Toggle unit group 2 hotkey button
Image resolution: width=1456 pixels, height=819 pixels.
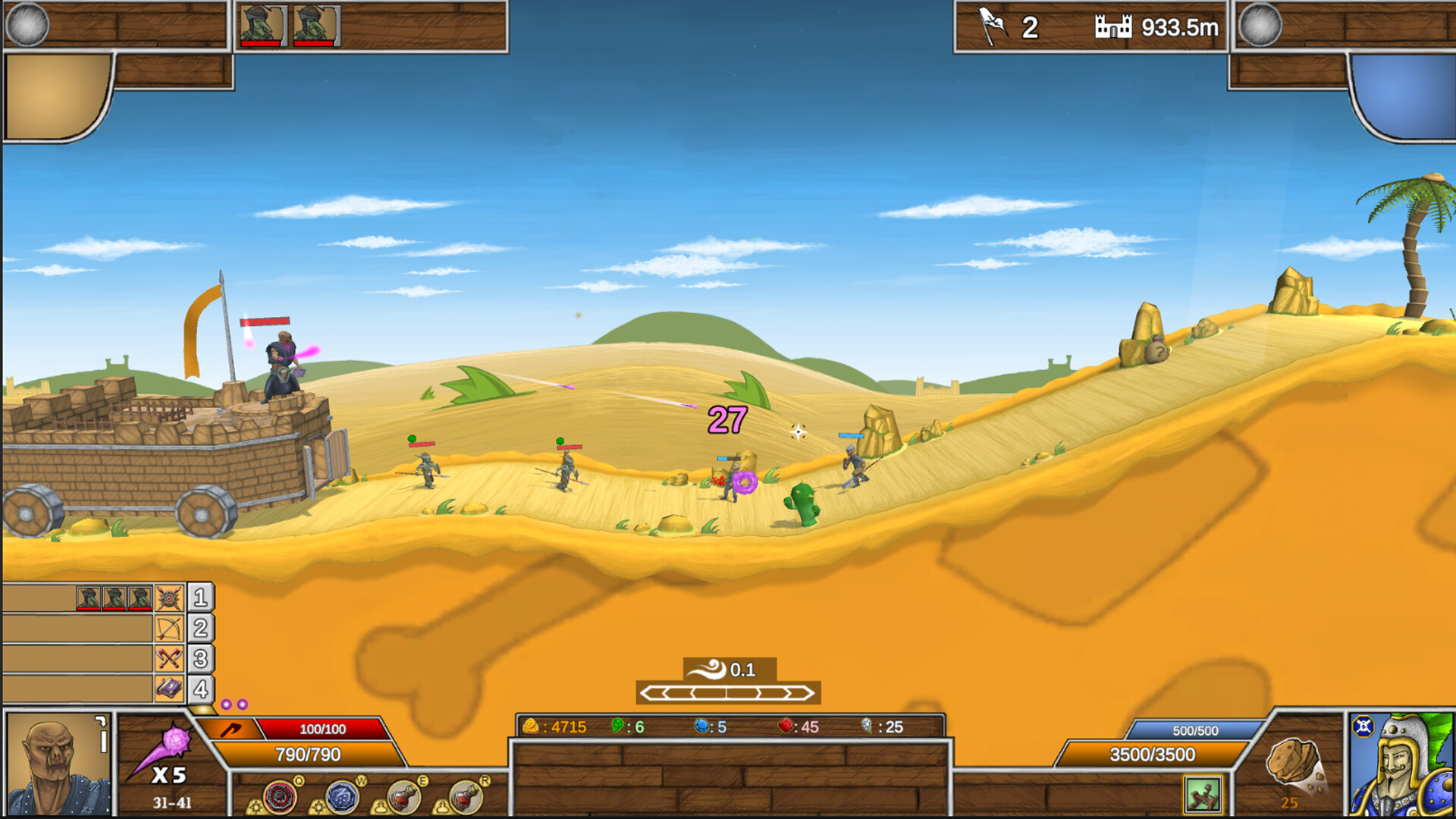point(201,629)
